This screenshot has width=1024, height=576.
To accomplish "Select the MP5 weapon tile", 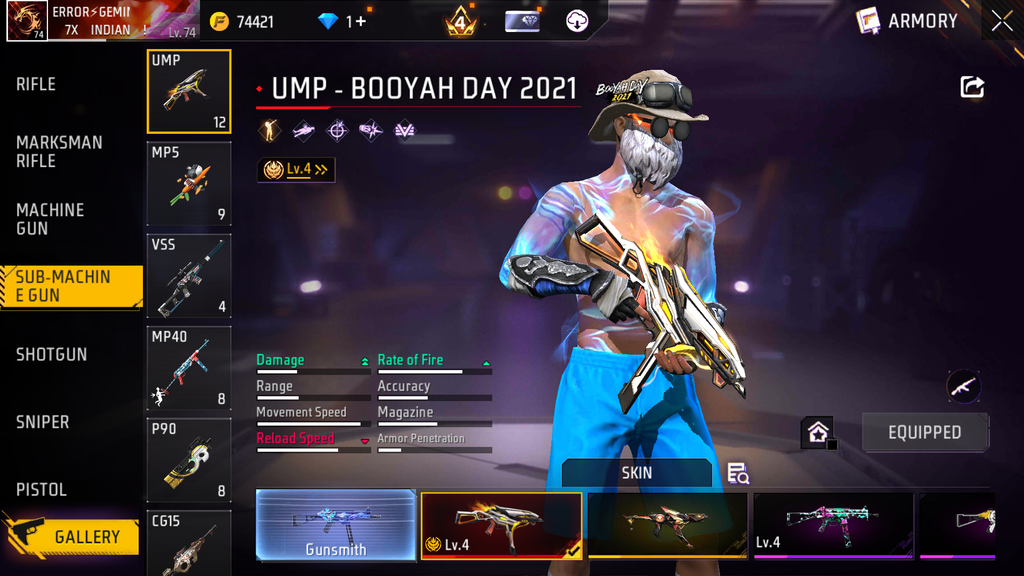I will pos(189,183).
